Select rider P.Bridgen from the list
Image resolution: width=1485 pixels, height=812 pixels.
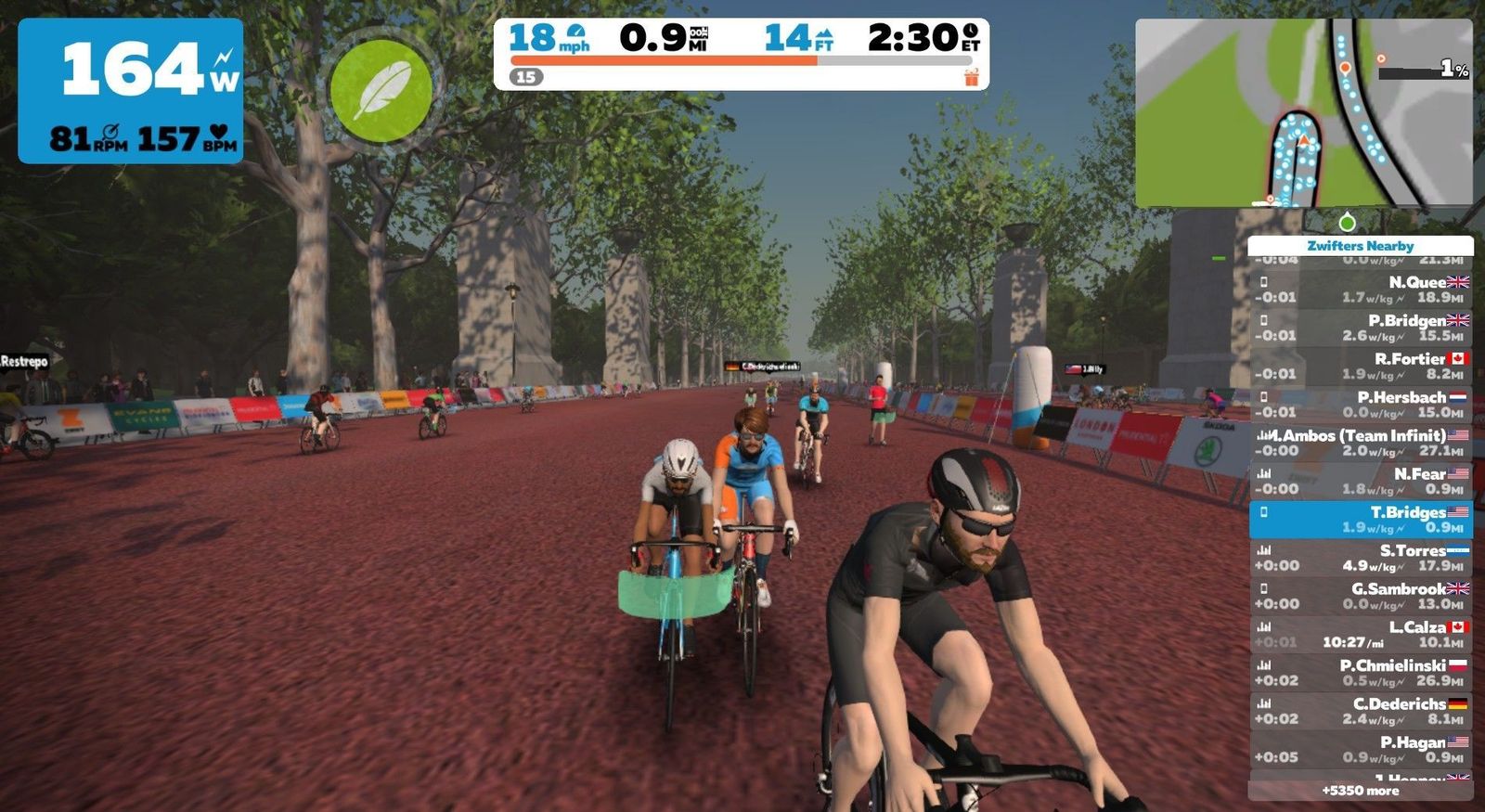tap(1360, 328)
